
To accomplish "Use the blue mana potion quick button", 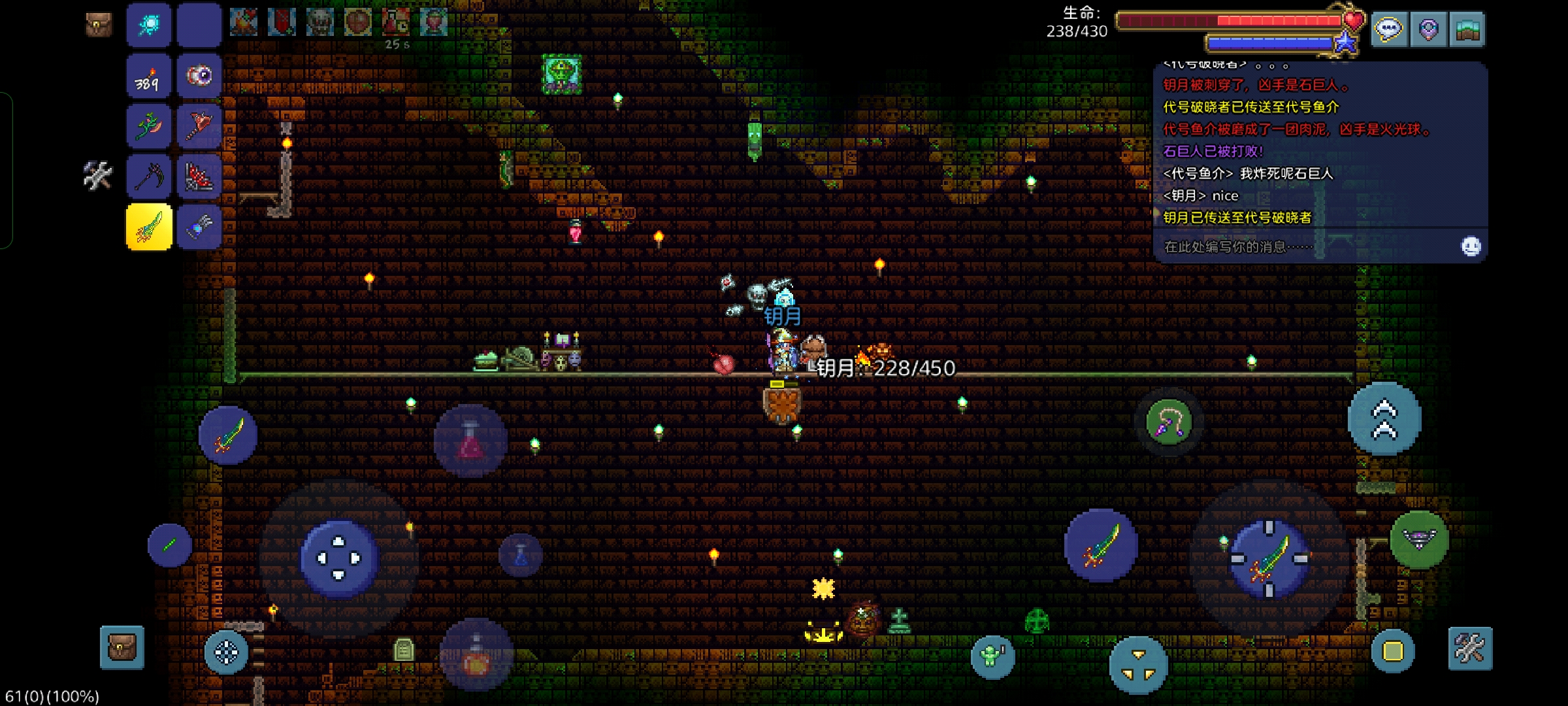I will 521,555.
